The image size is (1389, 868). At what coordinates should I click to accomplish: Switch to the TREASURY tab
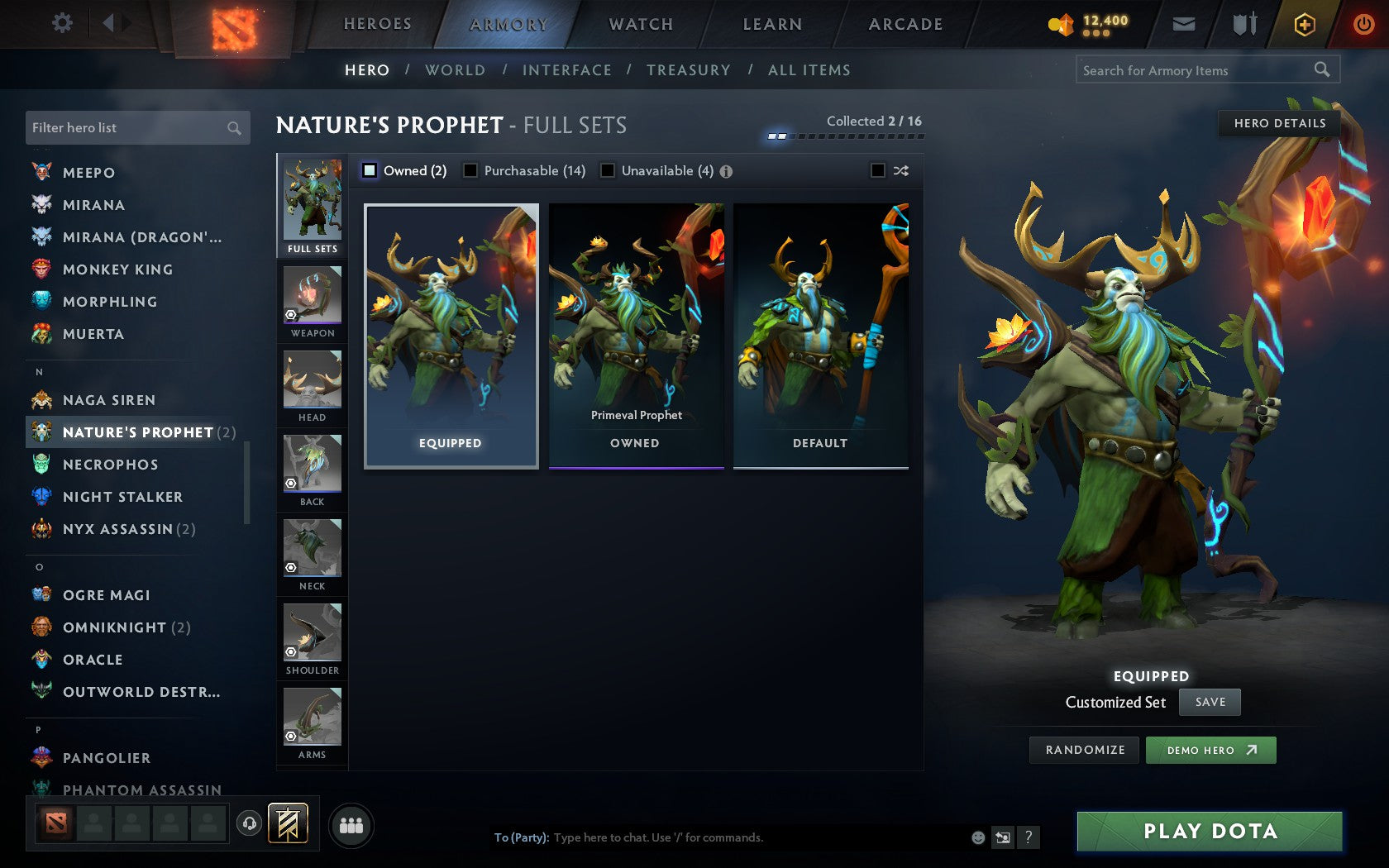tap(689, 70)
